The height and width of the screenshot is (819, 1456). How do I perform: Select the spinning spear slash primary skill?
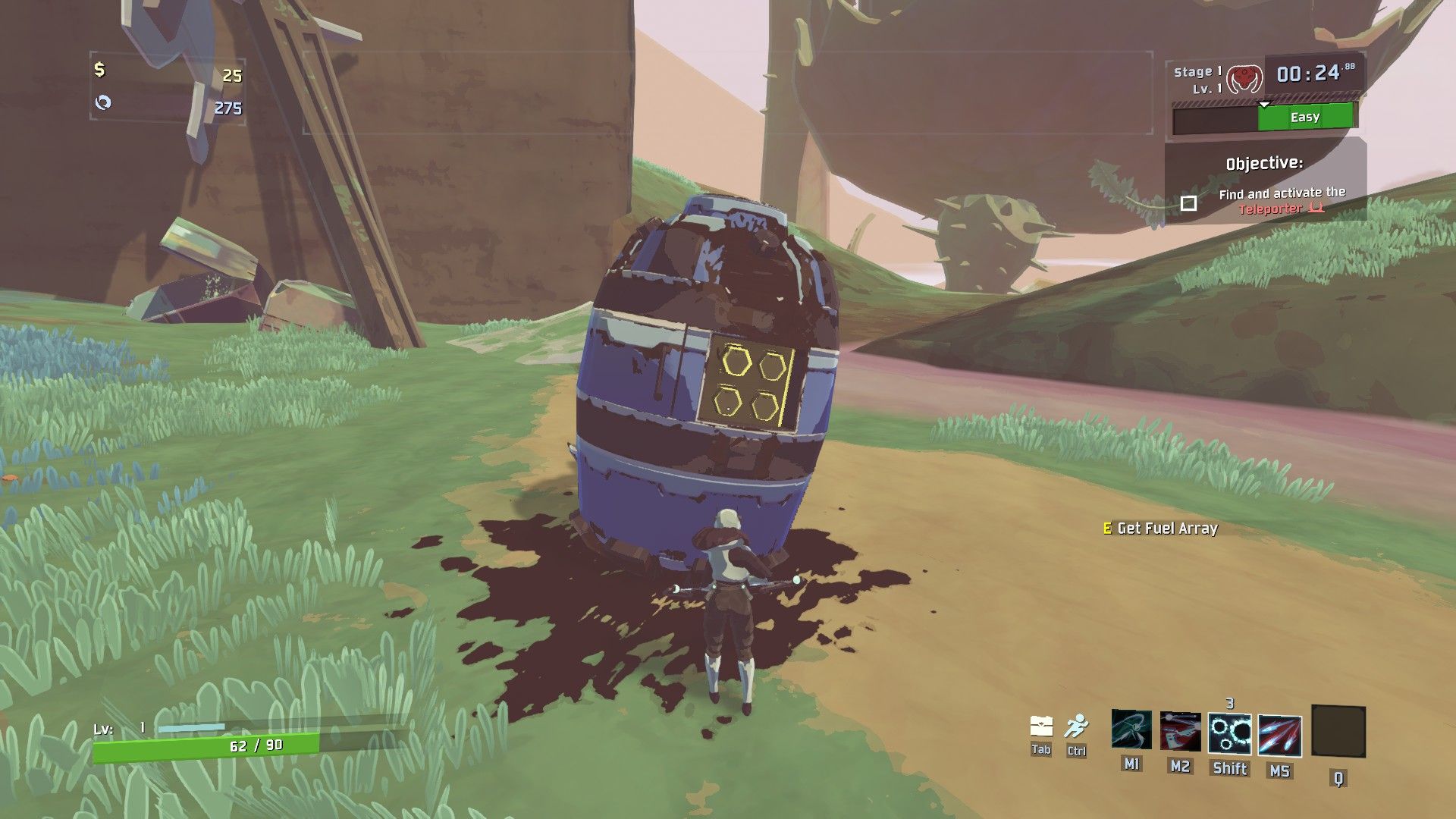coord(1131,730)
